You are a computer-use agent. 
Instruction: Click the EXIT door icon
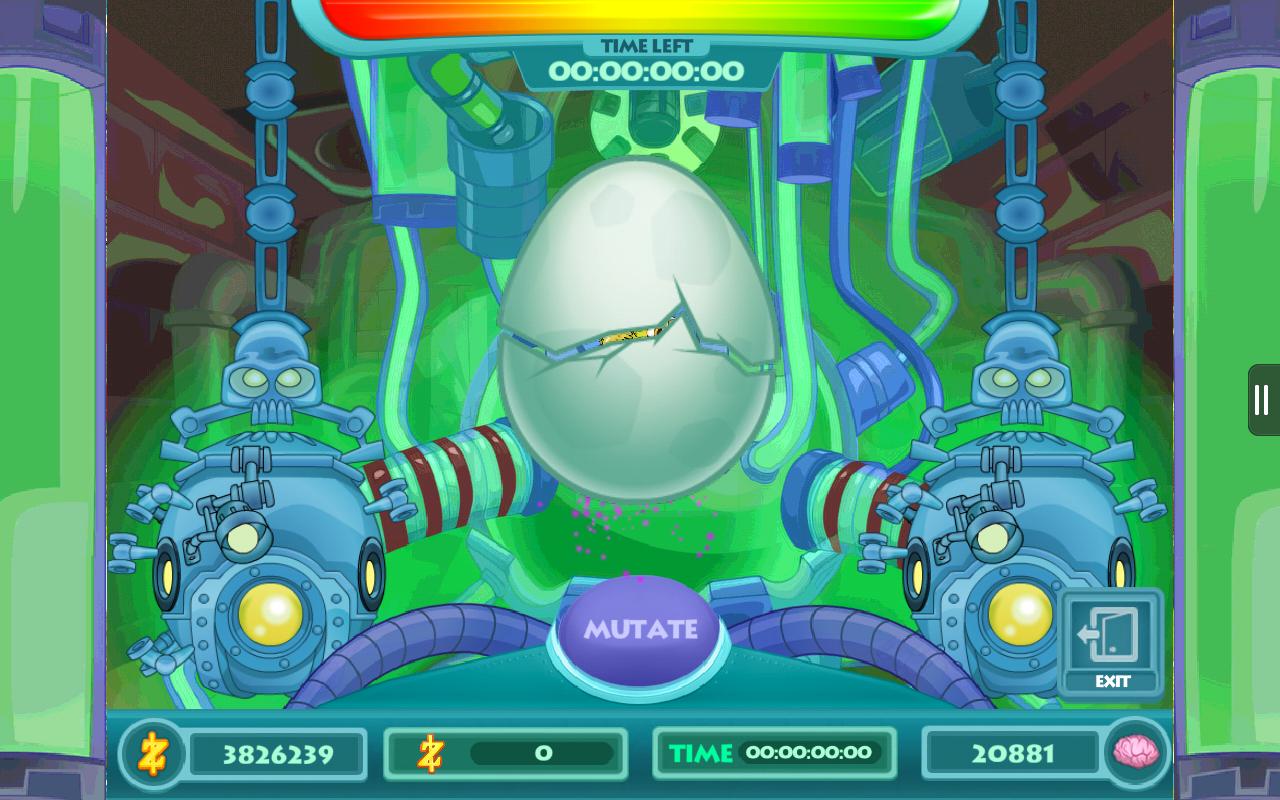(x=1111, y=633)
